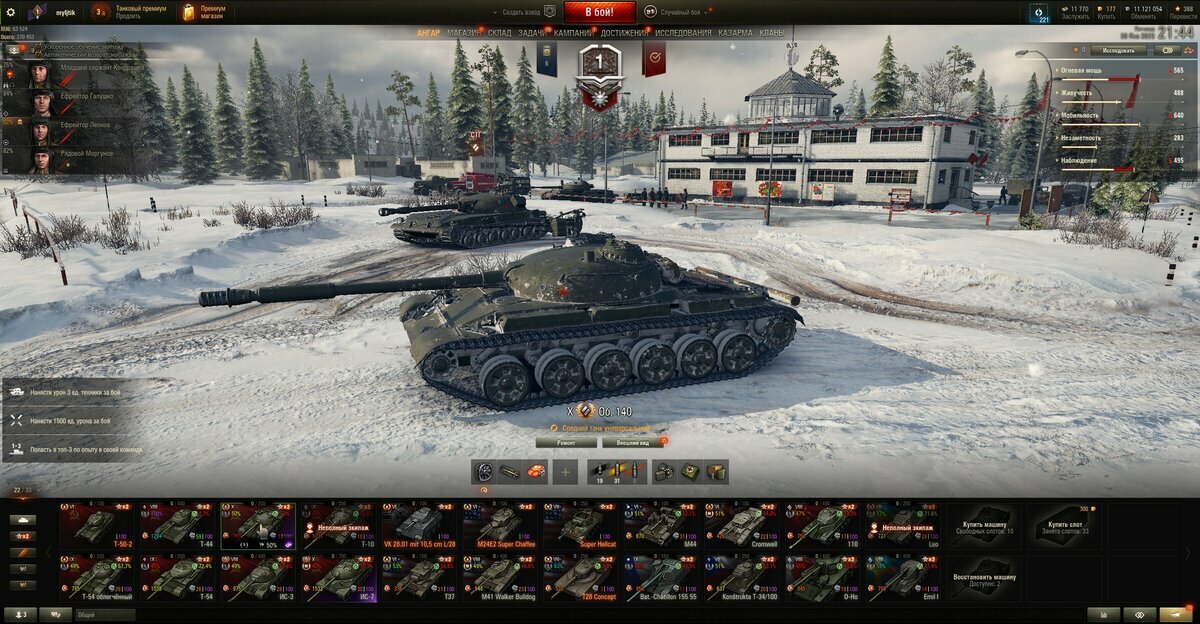Select the T-44 tank in carousel
This screenshot has height=624, width=1200.
pos(178,525)
